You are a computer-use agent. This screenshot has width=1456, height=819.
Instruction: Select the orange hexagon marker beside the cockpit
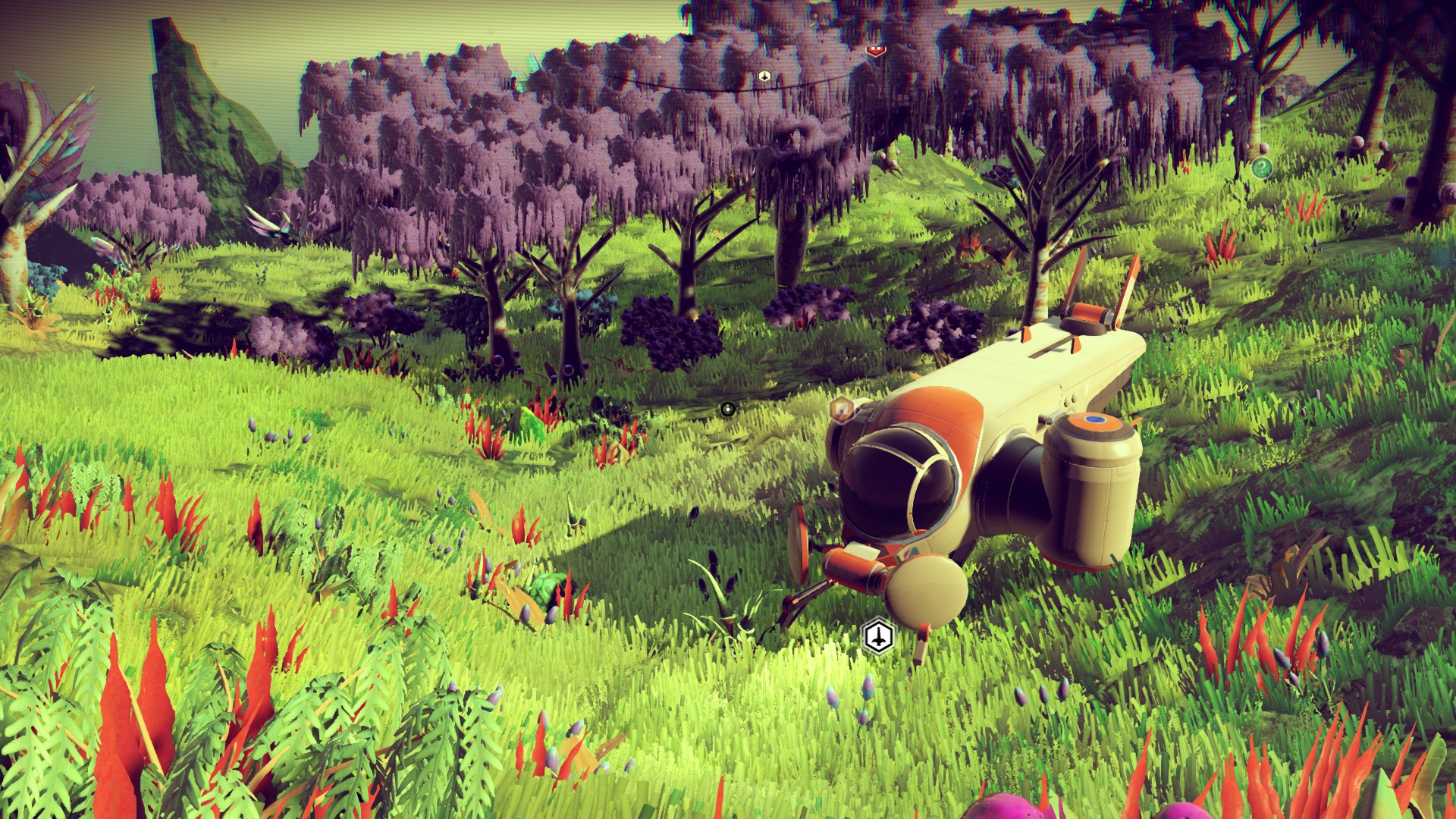840,409
